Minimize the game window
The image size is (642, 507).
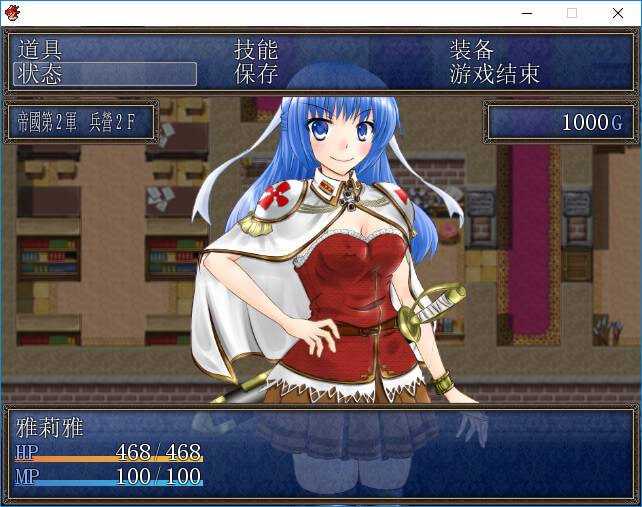526,13
